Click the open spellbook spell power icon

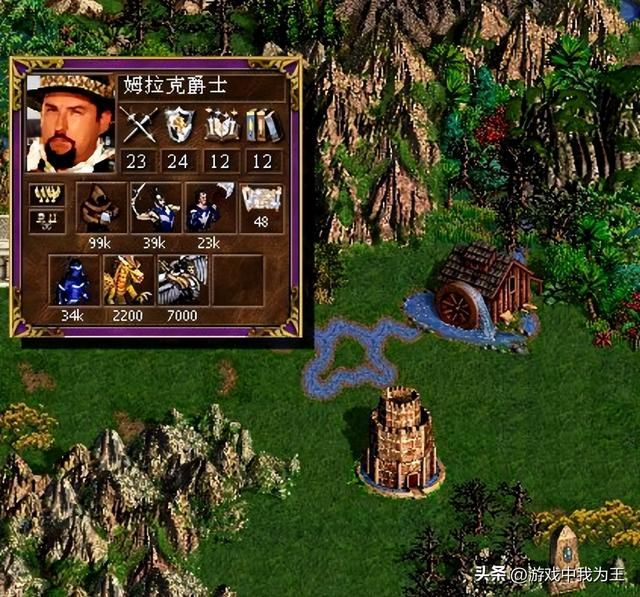[x=221, y=126]
